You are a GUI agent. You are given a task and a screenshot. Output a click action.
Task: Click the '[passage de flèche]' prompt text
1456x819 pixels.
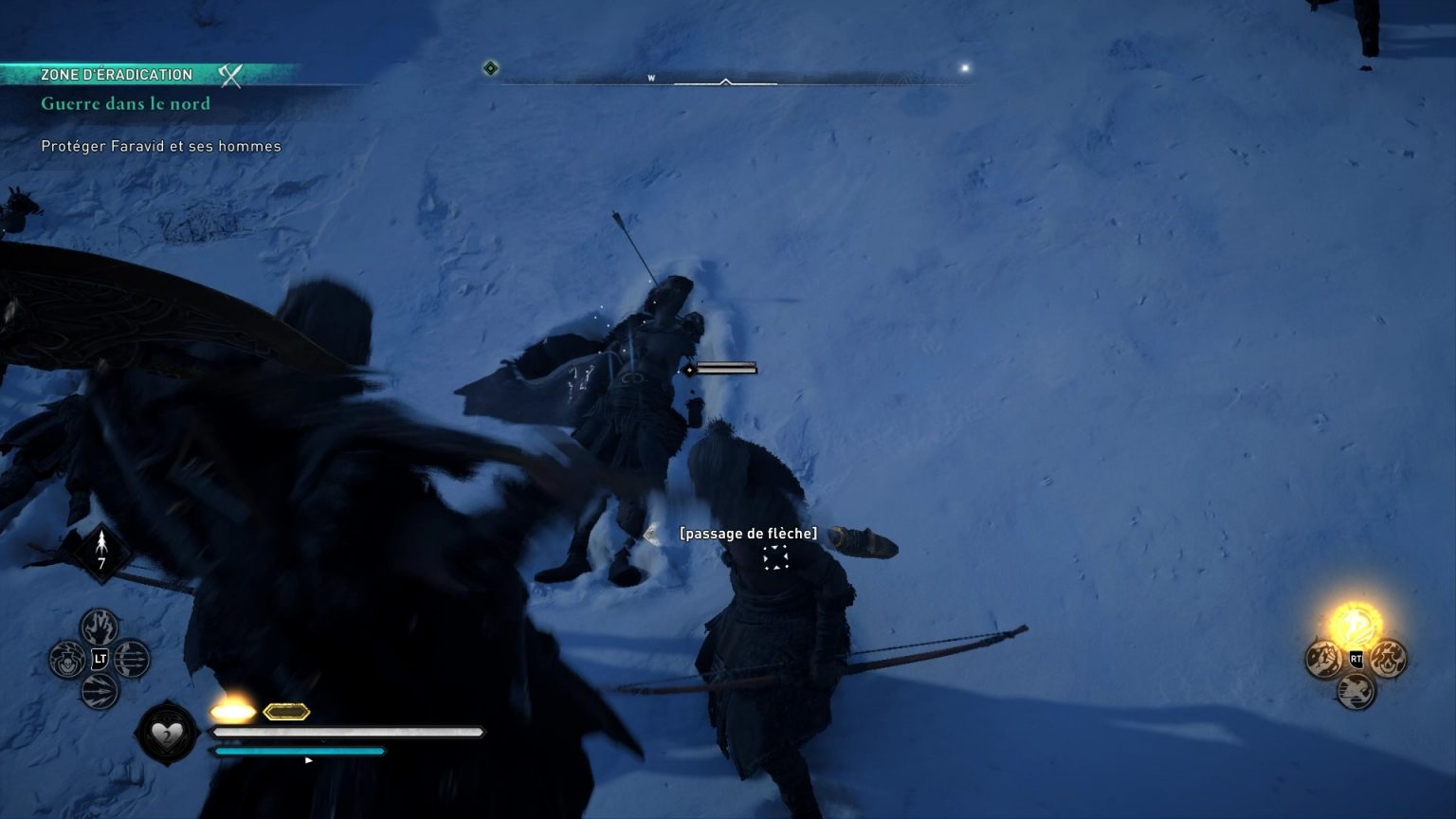(x=748, y=533)
